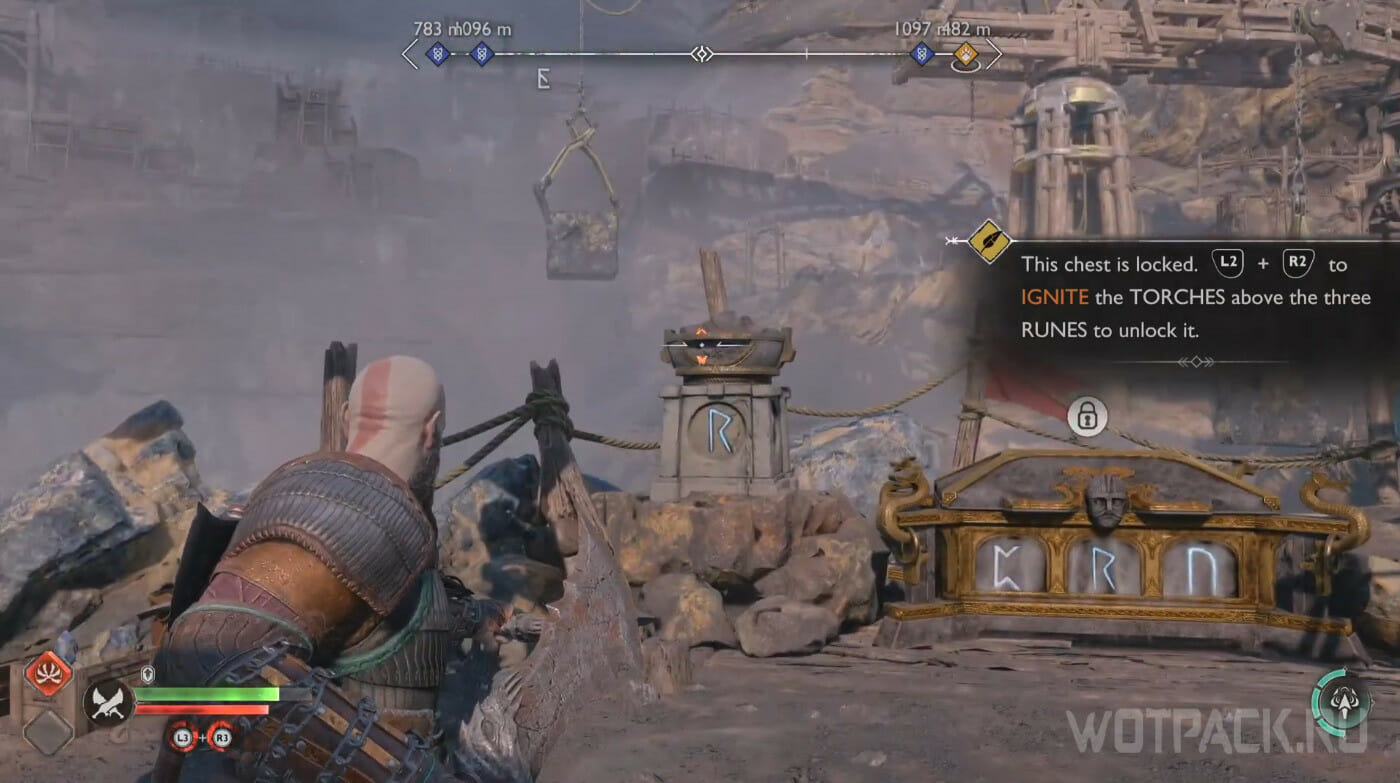Click the padlock icon above the chest
Screen dimensions: 1400x783
tap(1087, 416)
